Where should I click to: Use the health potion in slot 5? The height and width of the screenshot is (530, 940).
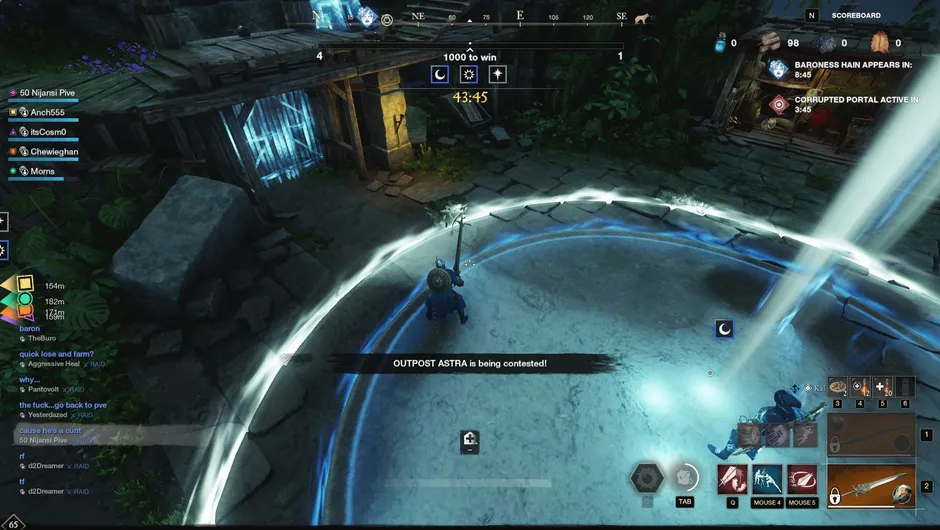pos(882,387)
